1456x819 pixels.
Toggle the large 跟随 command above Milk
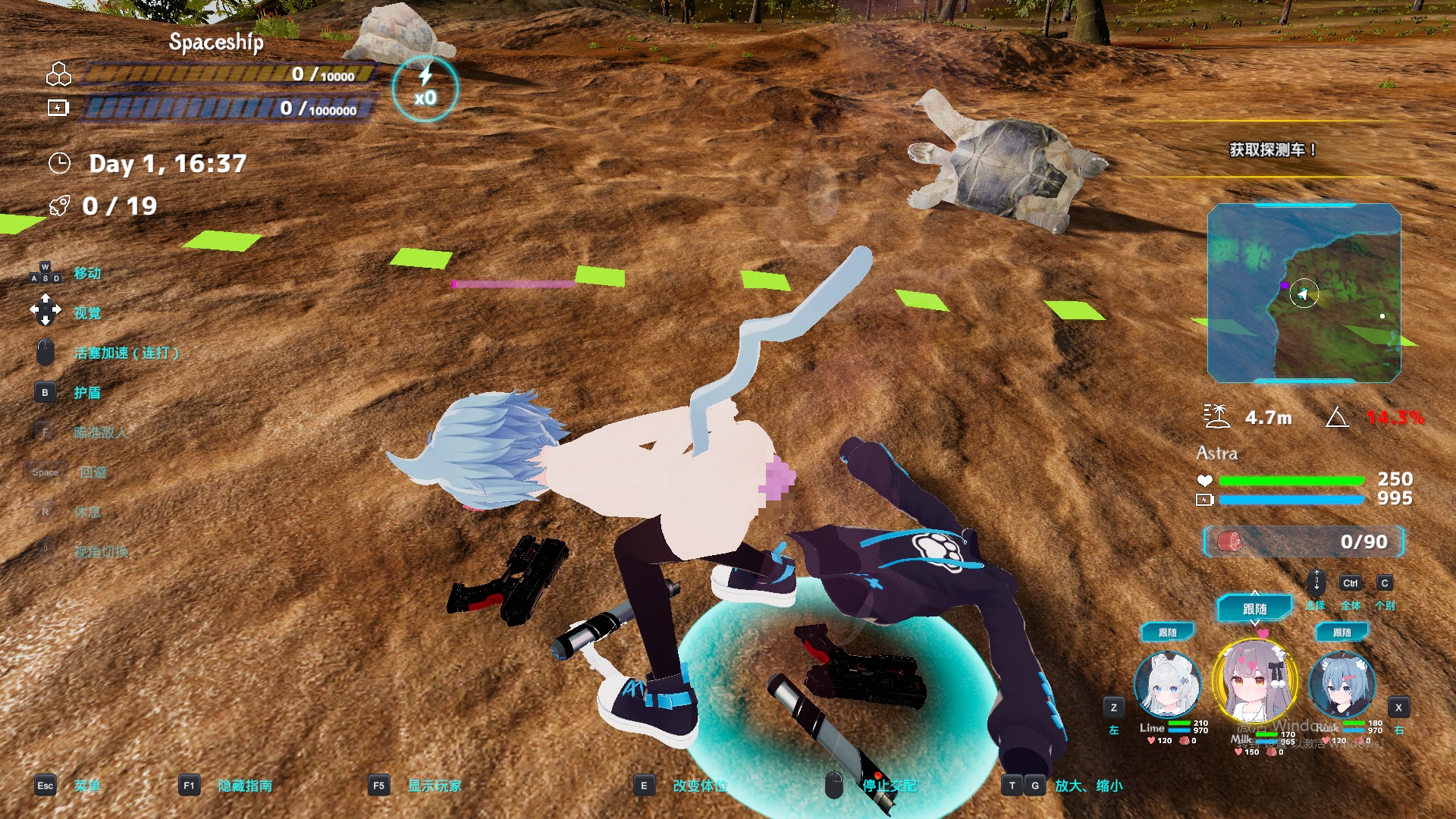[x=1255, y=608]
